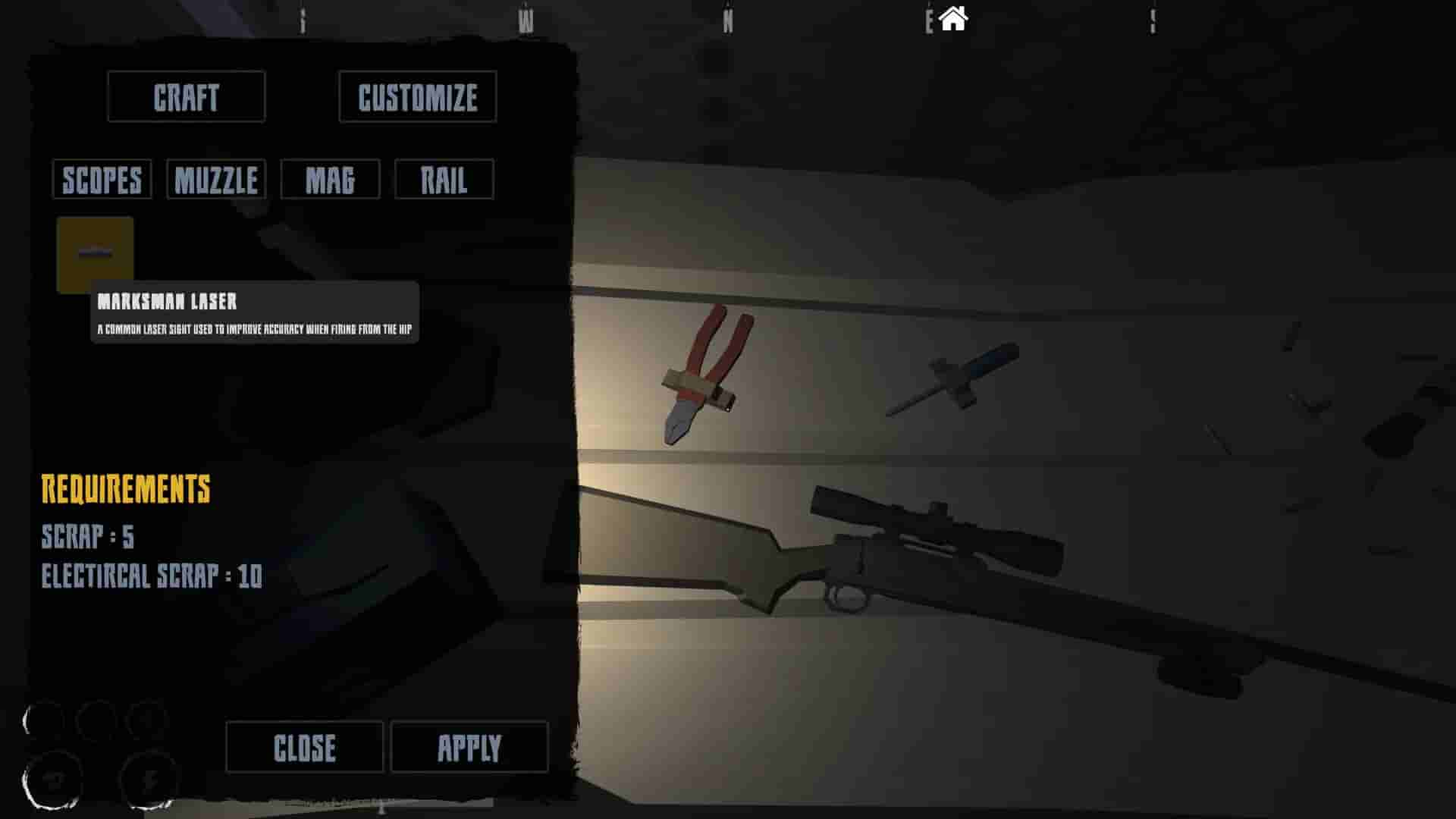The height and width of the screenshot is (819, 1456).
Task: Open the CUSTOMIZE tab
Action: (416, 97)
